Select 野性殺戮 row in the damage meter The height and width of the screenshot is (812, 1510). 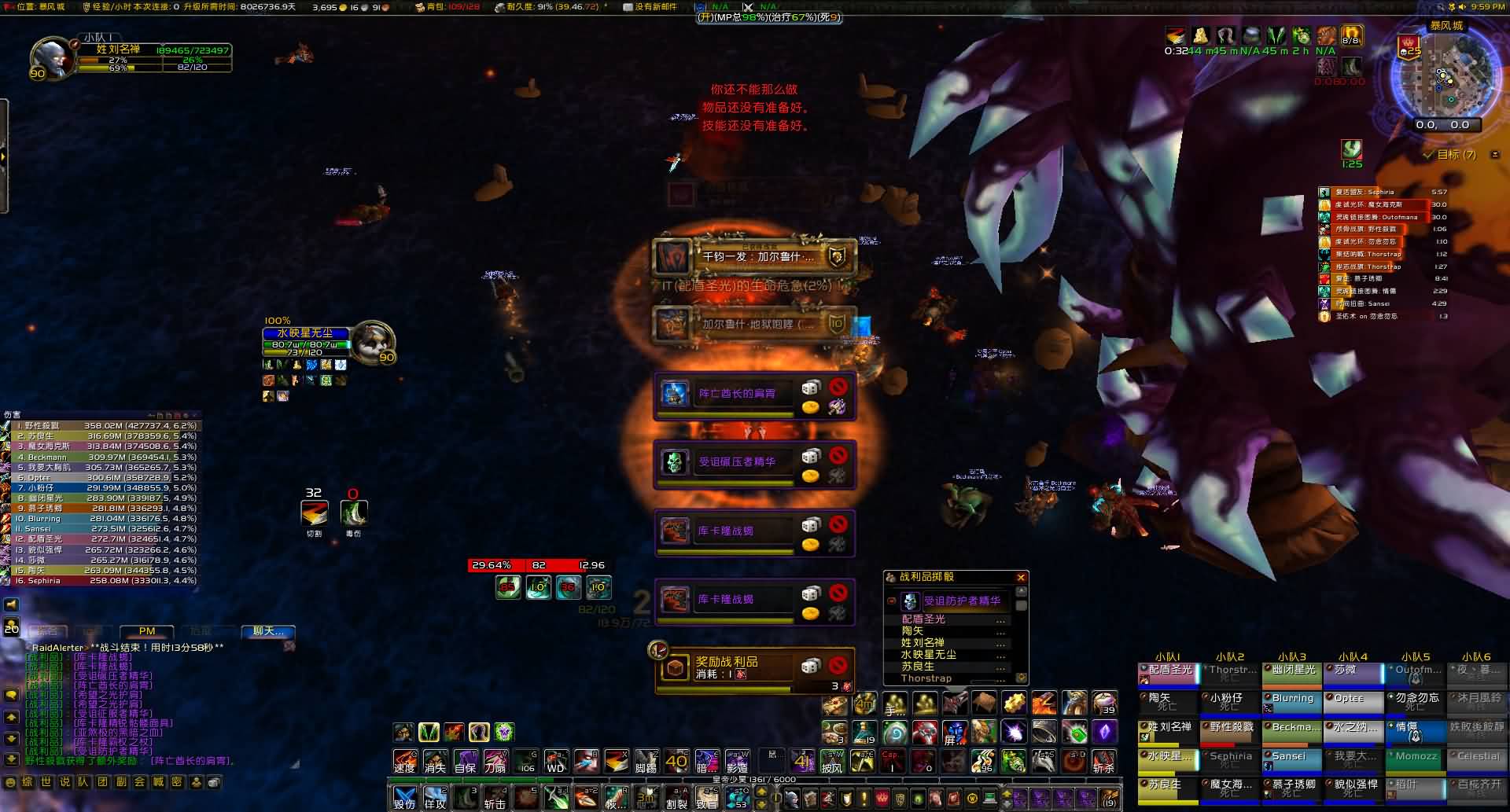(x=102, y=425)
